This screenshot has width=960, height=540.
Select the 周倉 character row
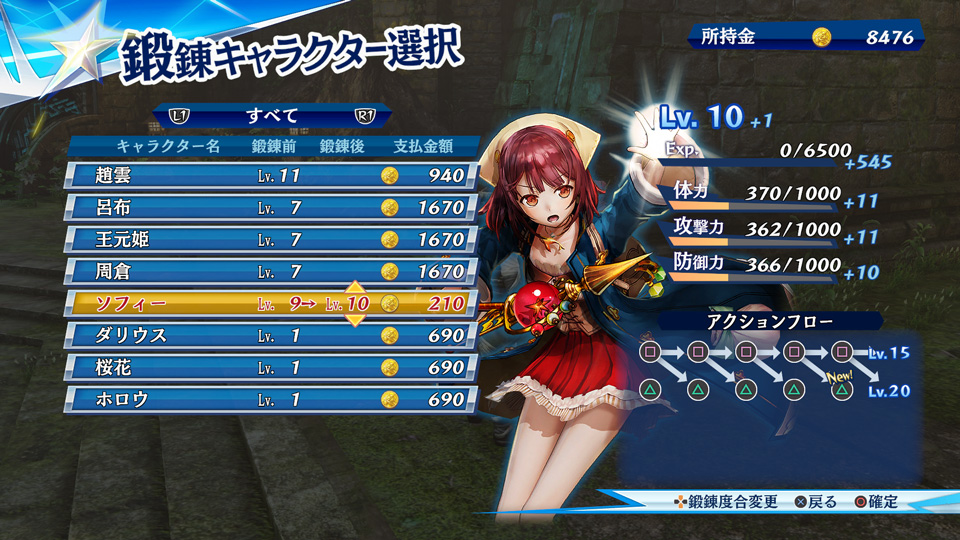point(268,272)
